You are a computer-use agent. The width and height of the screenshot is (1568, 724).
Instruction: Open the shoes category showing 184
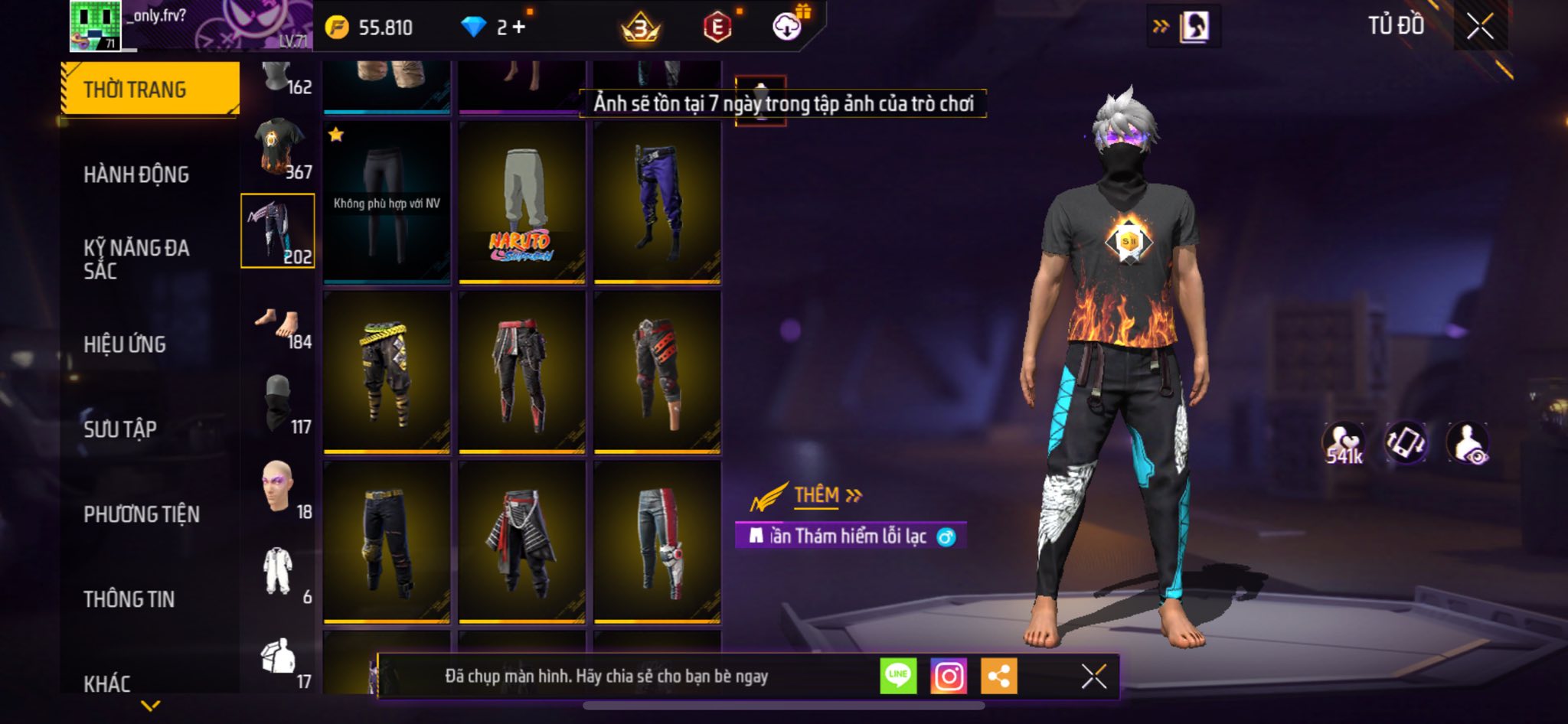coord(279,328)
